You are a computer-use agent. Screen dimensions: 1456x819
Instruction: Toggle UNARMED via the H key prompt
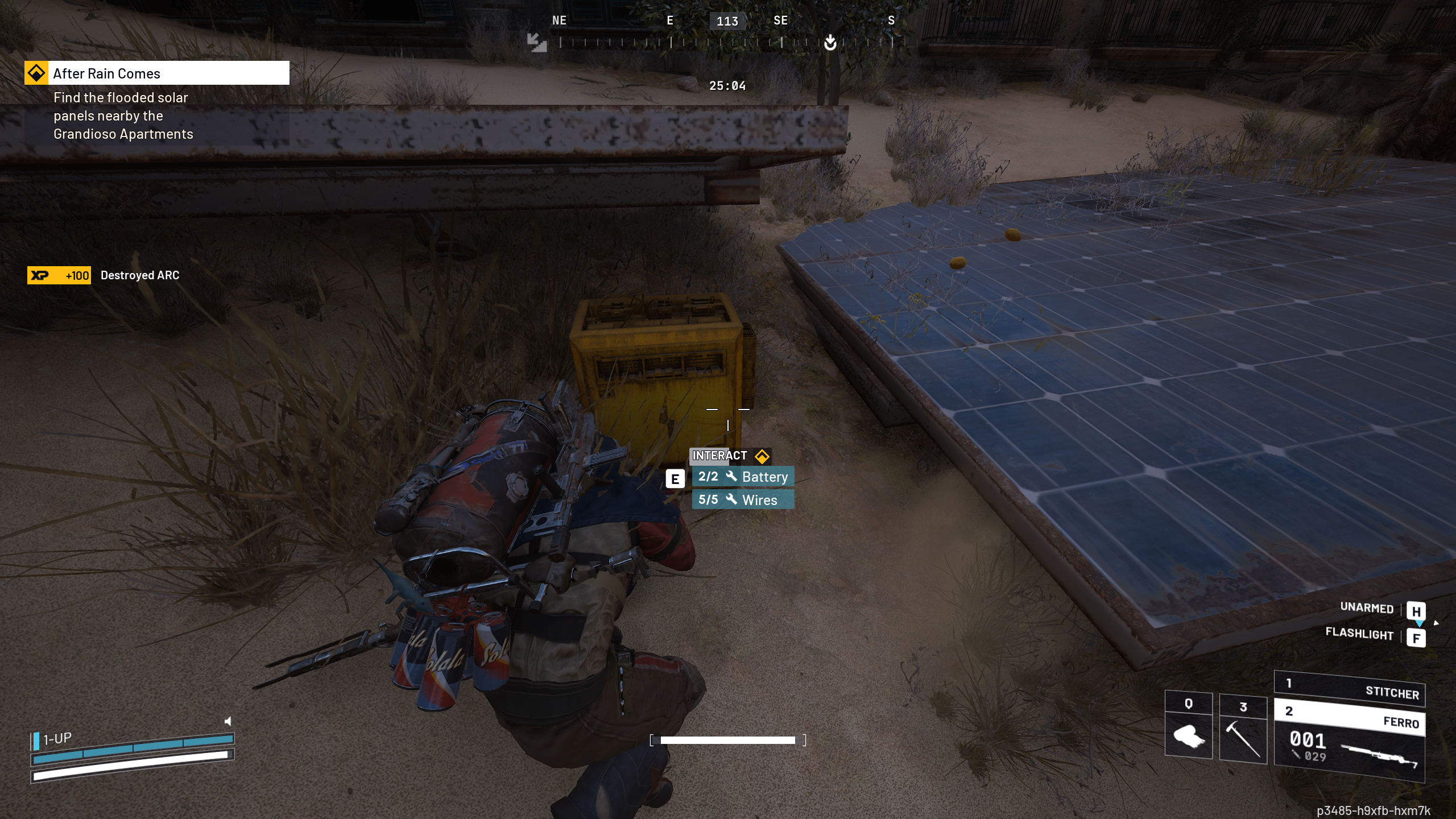coord(1417,611)
